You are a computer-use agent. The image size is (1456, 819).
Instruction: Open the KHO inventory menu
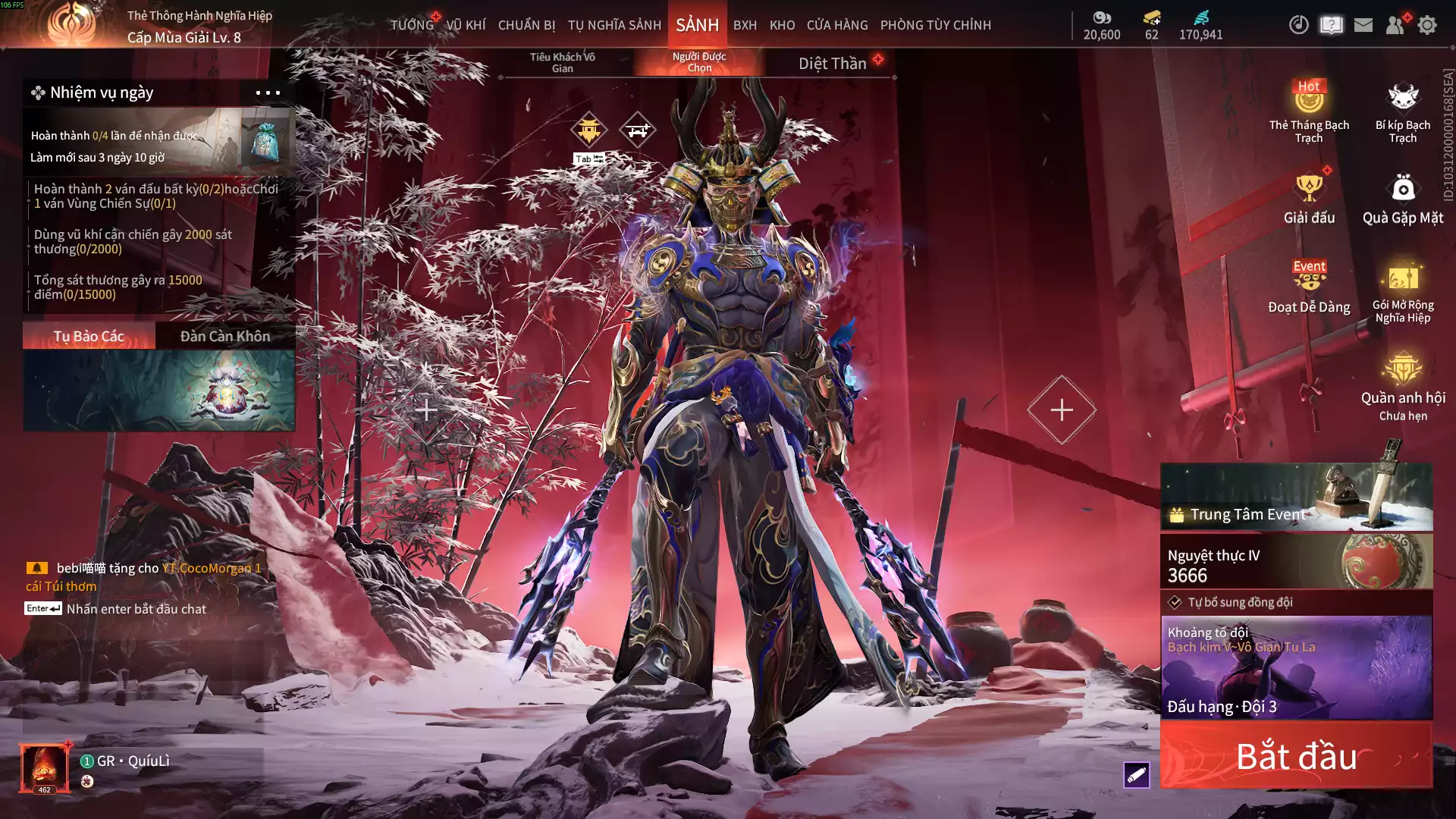pos(782,25)
